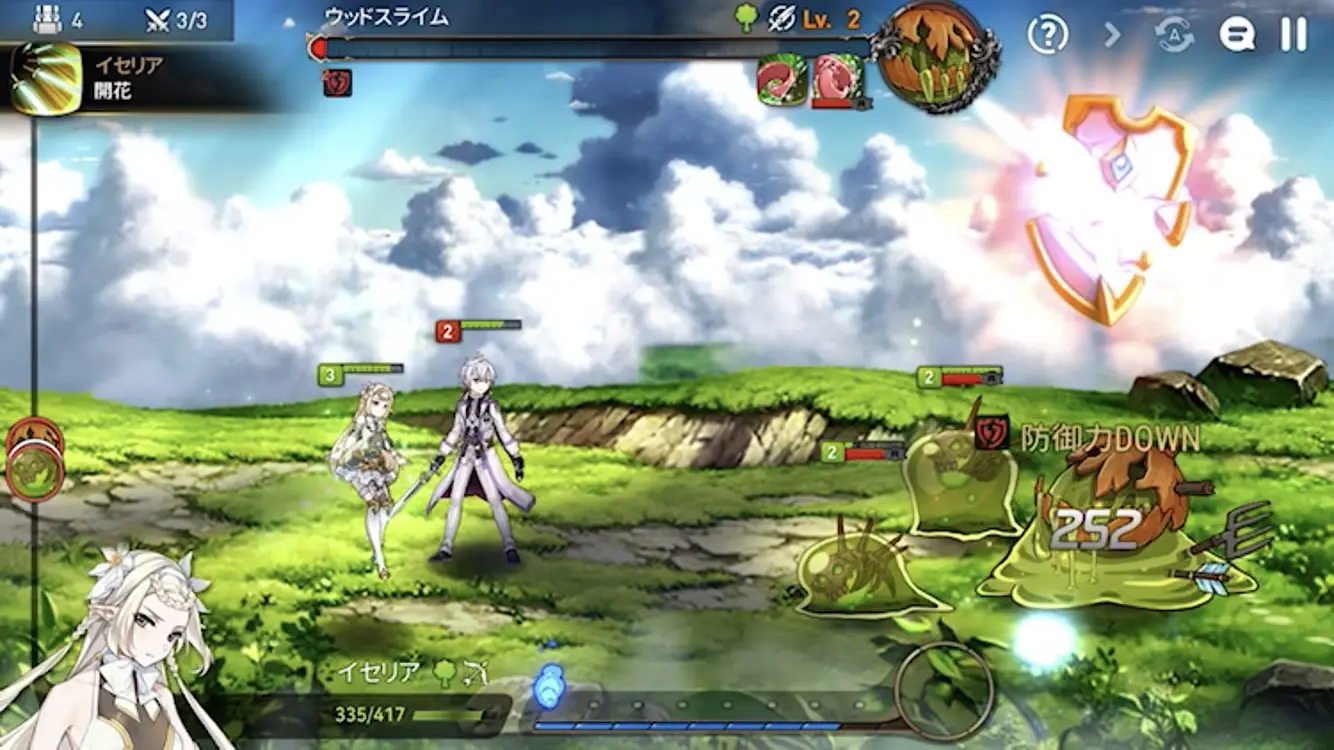The width and height of the screenshot is (1334, 750).
Task: Tap the round skill button beside soul gauge
Action: coord(943,690)
